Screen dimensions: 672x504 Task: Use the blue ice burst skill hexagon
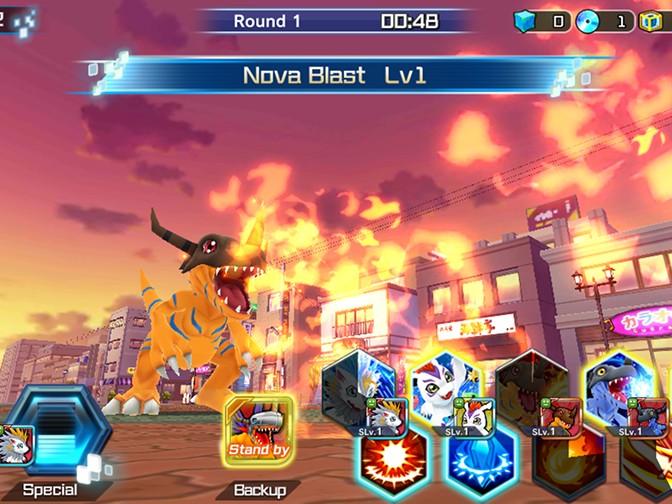coord(479,464)
